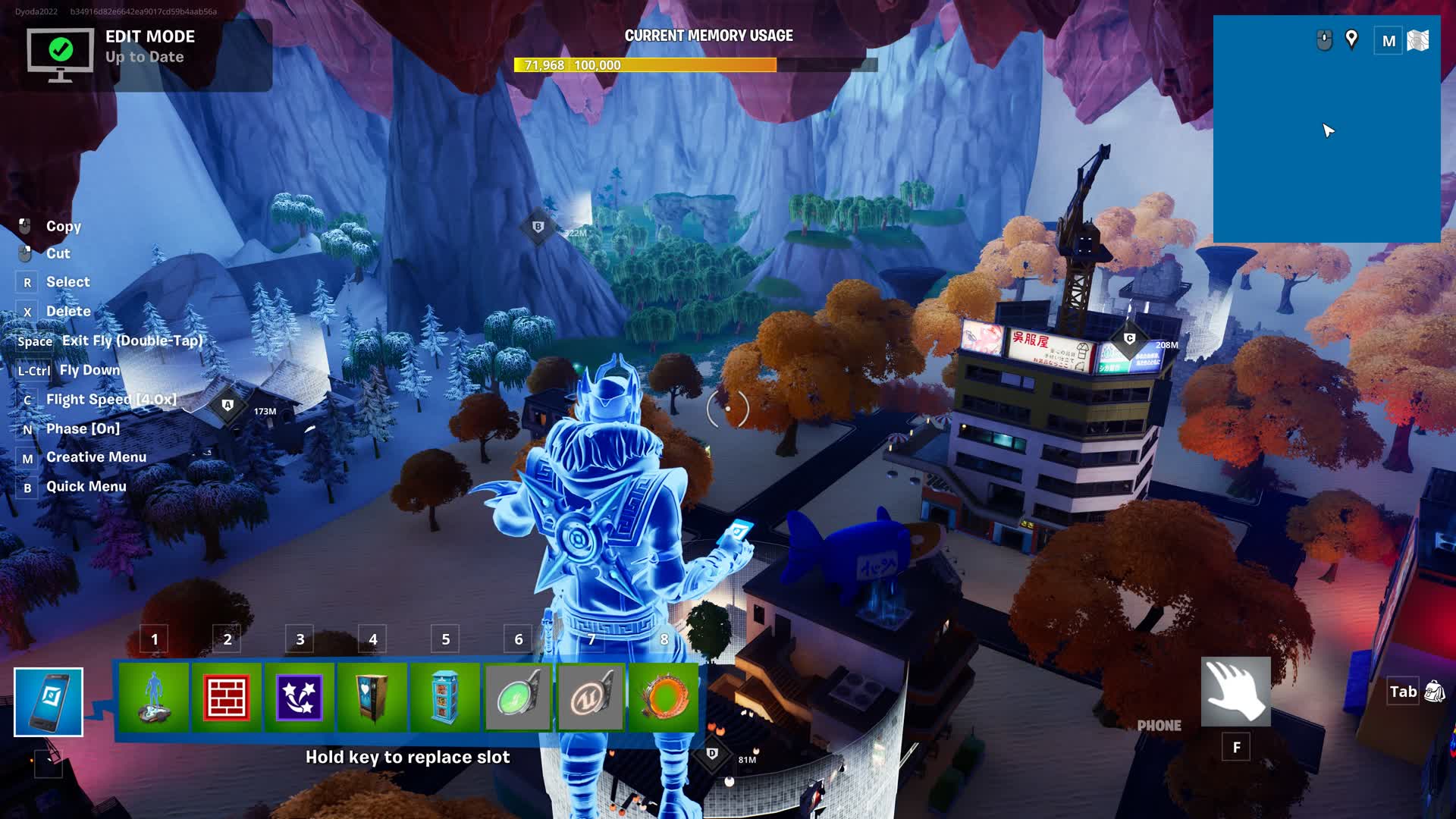Select the player spawn pad slot
The width and height of the screenshot is (1456, 819).
pos(154,697)
